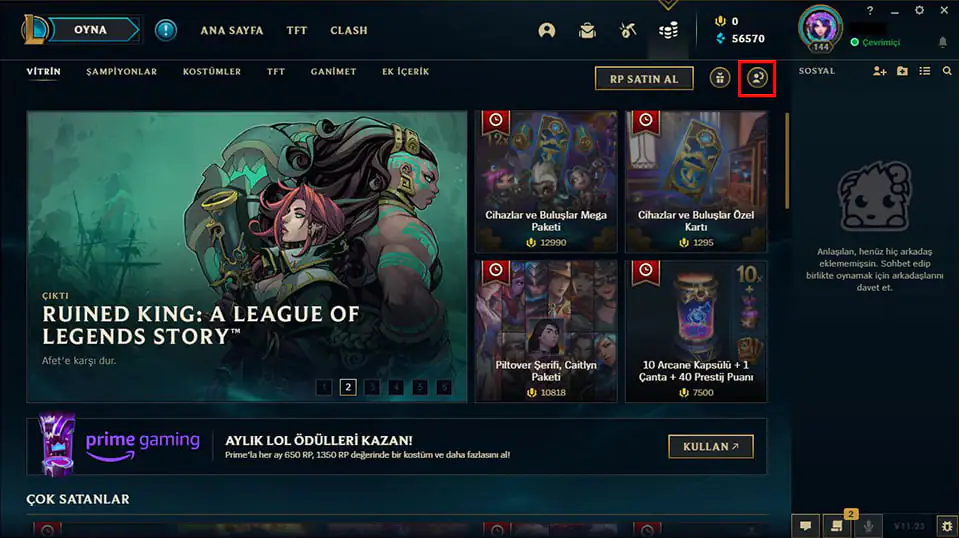Open the friend search magnifier icon

point(947,72)
